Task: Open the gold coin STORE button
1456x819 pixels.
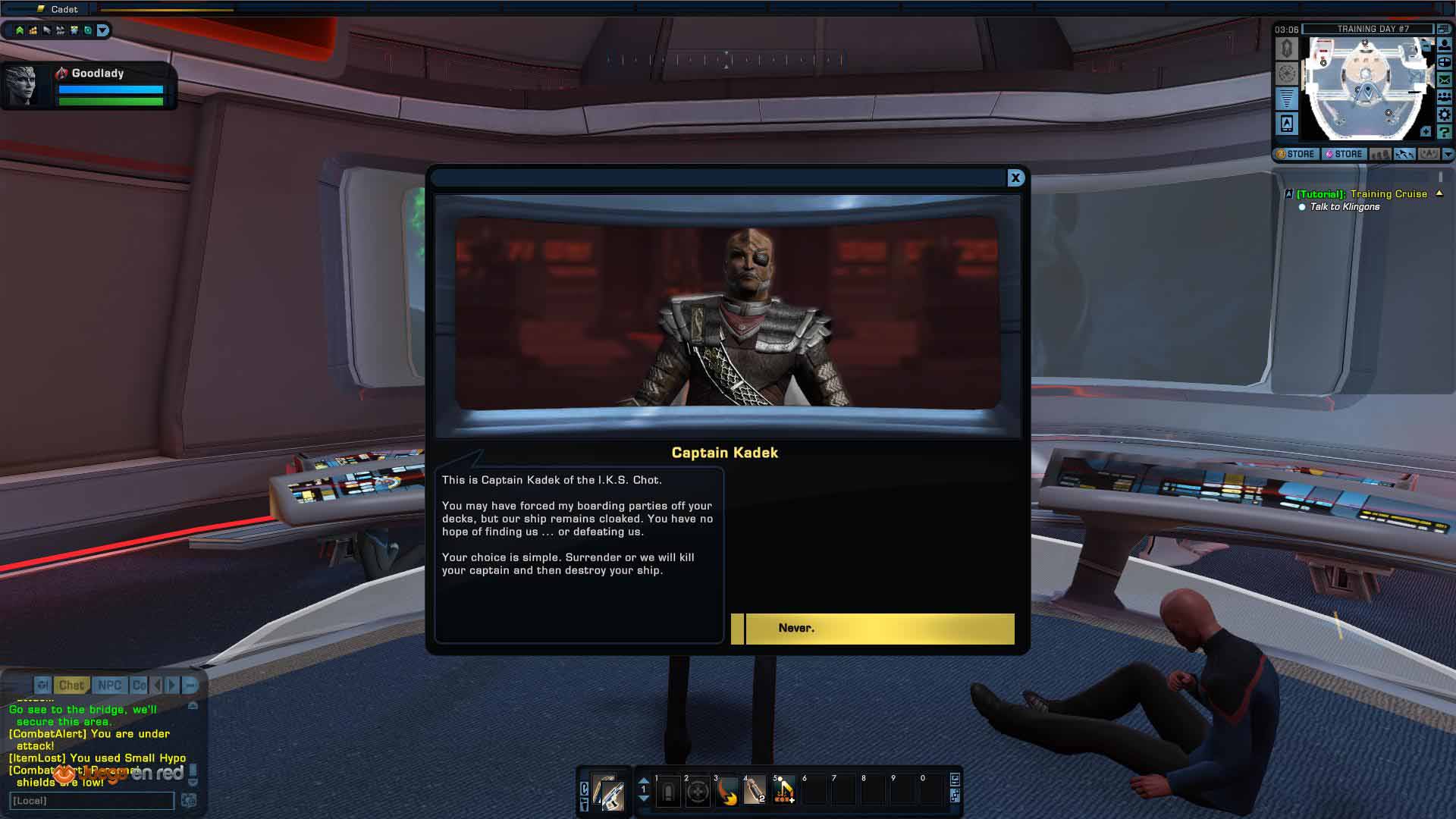Action: (1296, 154)
